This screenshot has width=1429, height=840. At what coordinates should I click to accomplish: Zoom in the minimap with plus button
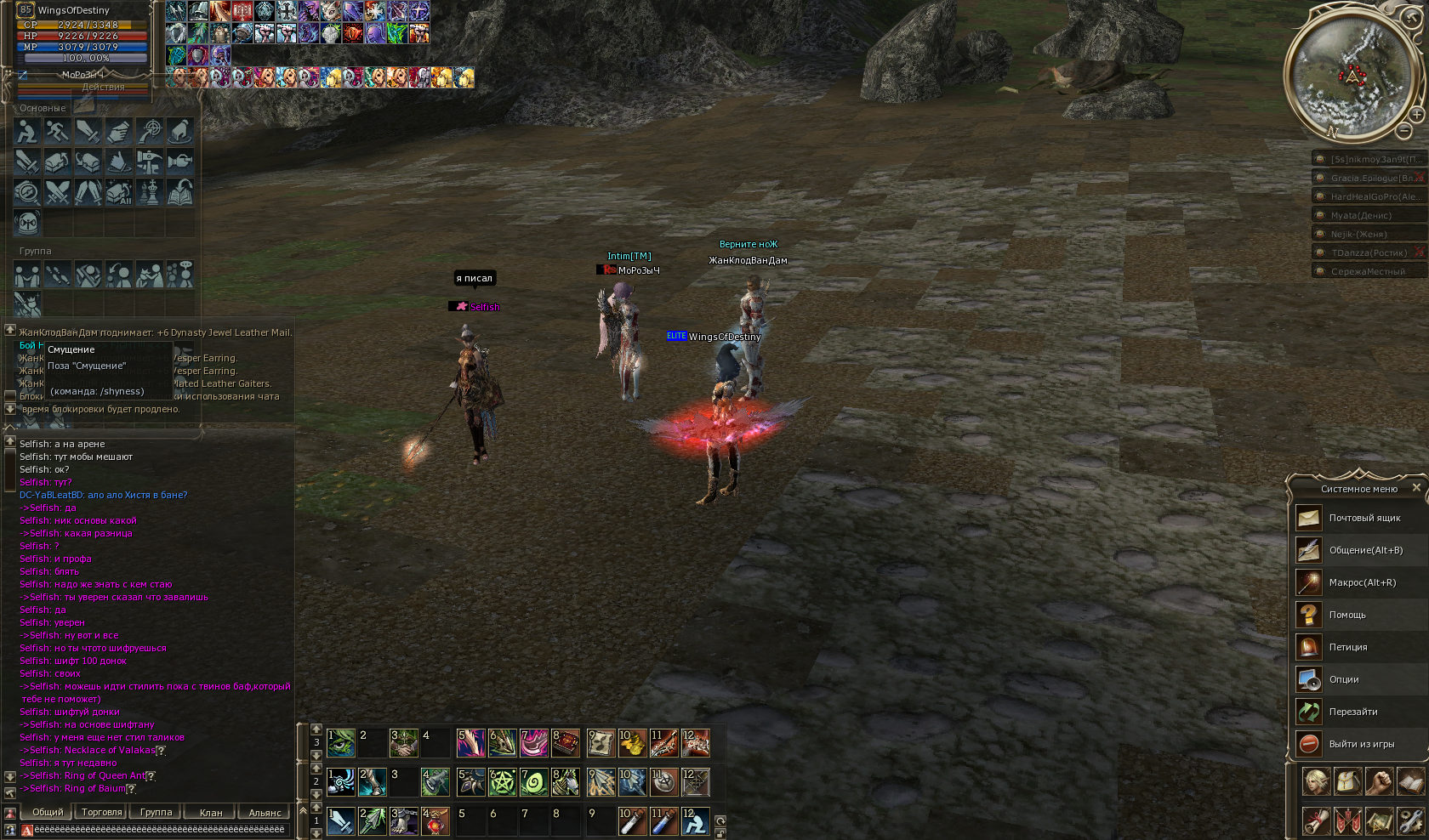coord(1416,114)
